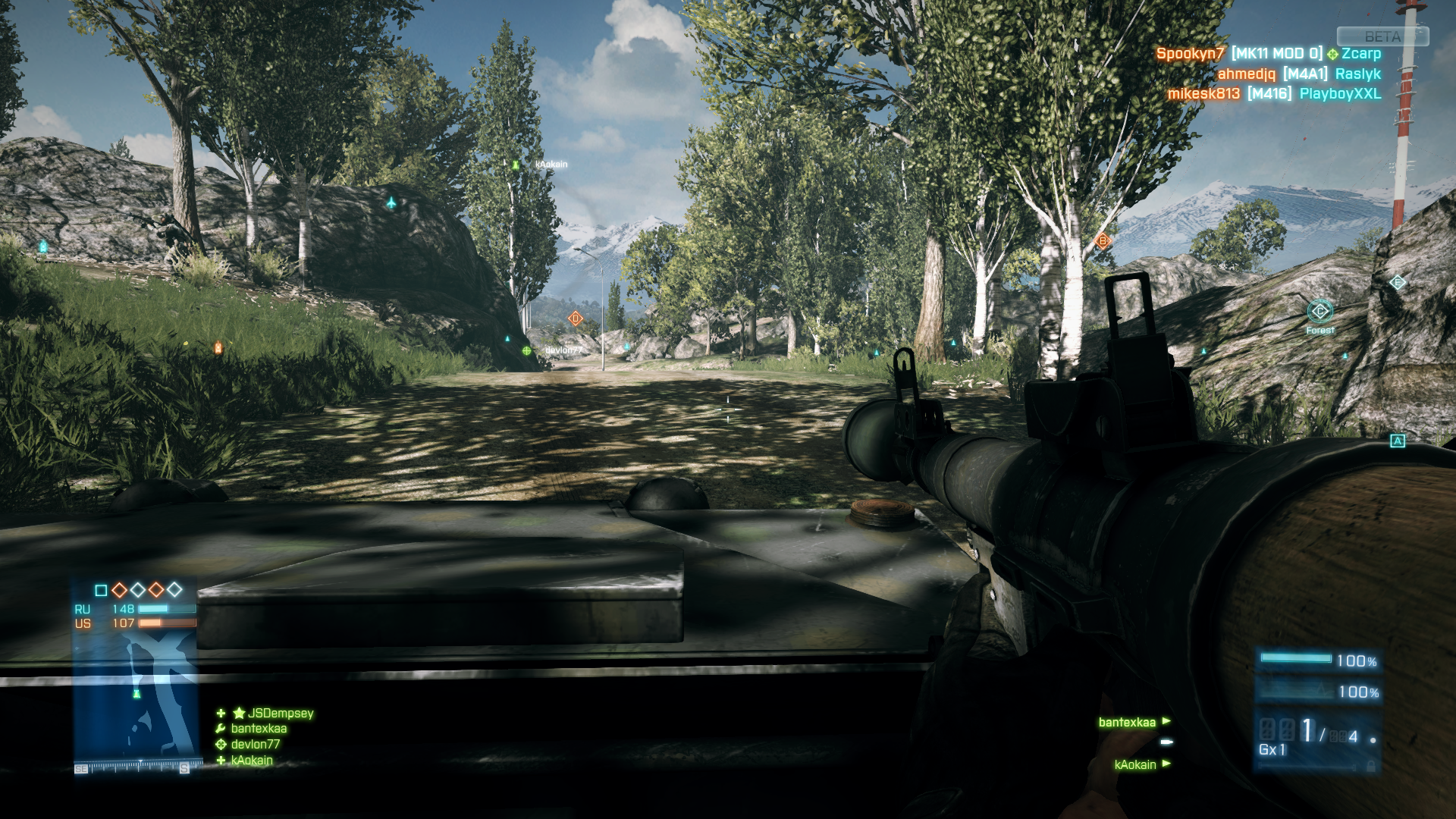Select the ahmedjq M4A1 kill feed row
1456x819 pixels.
pyautogui.click(x=1298, y=74)
